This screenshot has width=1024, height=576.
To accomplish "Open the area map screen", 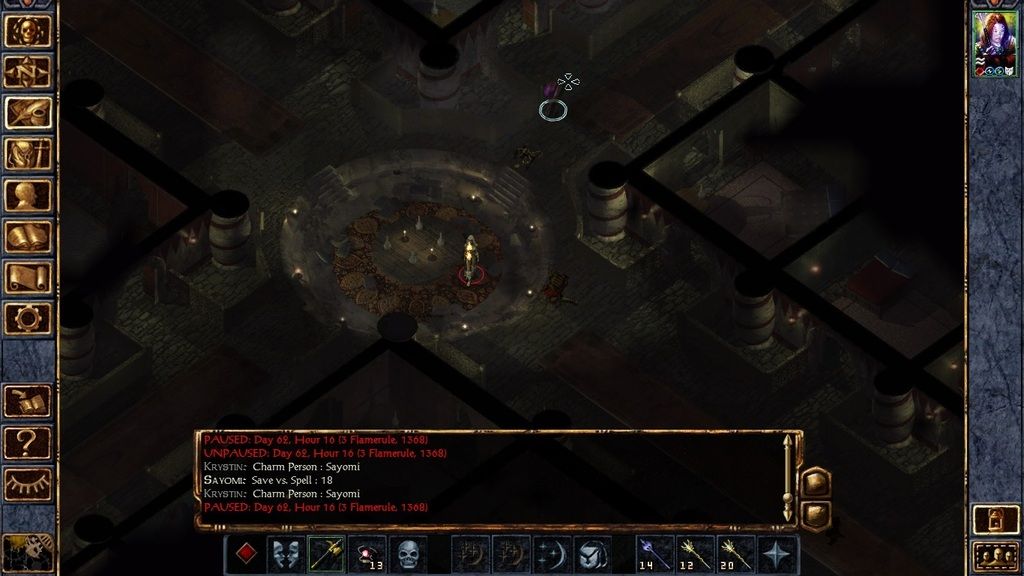I will 28,71.
